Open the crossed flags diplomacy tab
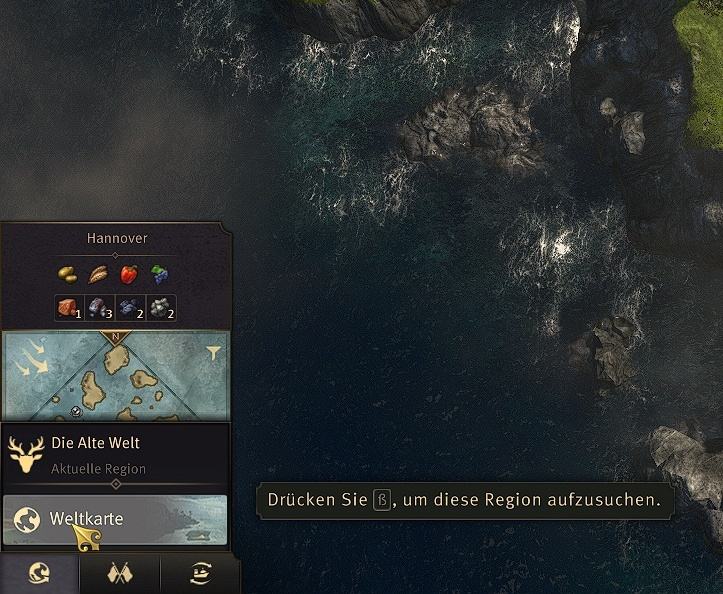The height and width of the screenshot is (594, 723). 120,574
